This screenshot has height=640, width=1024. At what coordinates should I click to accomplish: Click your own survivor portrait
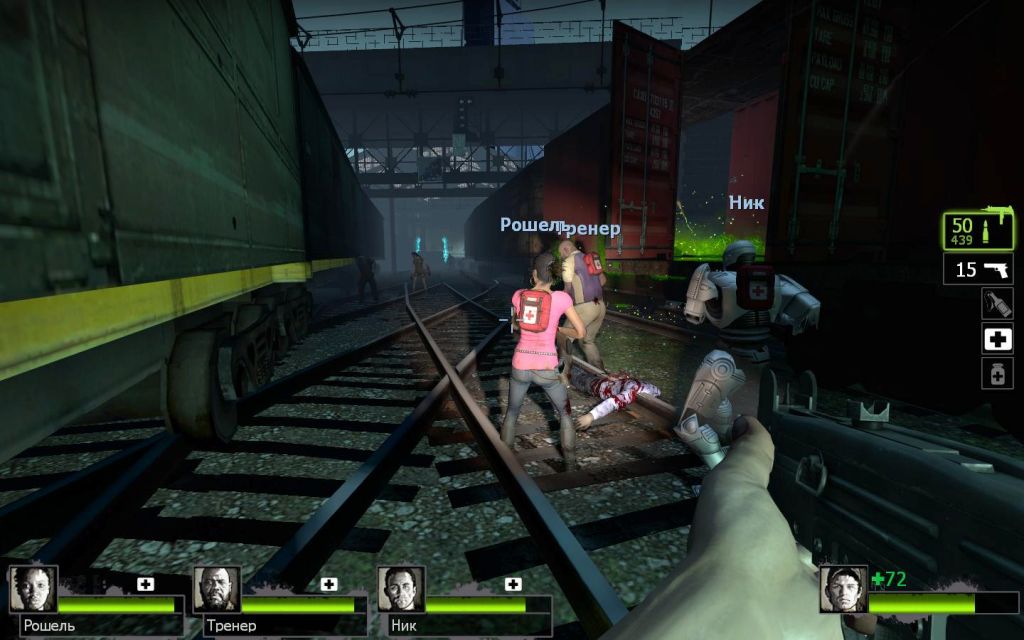tap(843, 589)
